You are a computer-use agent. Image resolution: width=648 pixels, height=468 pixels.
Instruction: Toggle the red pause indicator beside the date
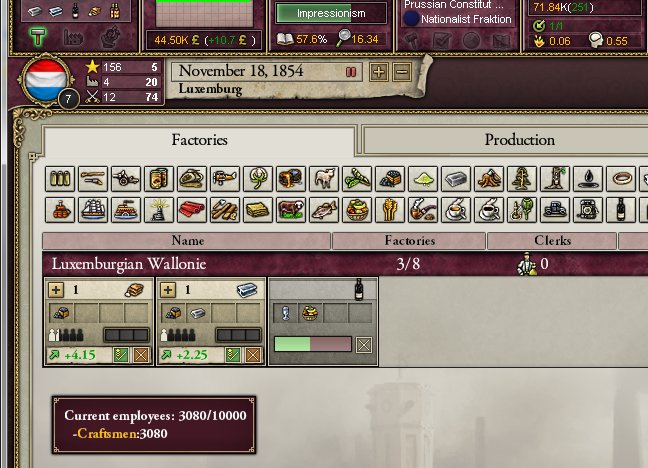click(x=351, y=72)
